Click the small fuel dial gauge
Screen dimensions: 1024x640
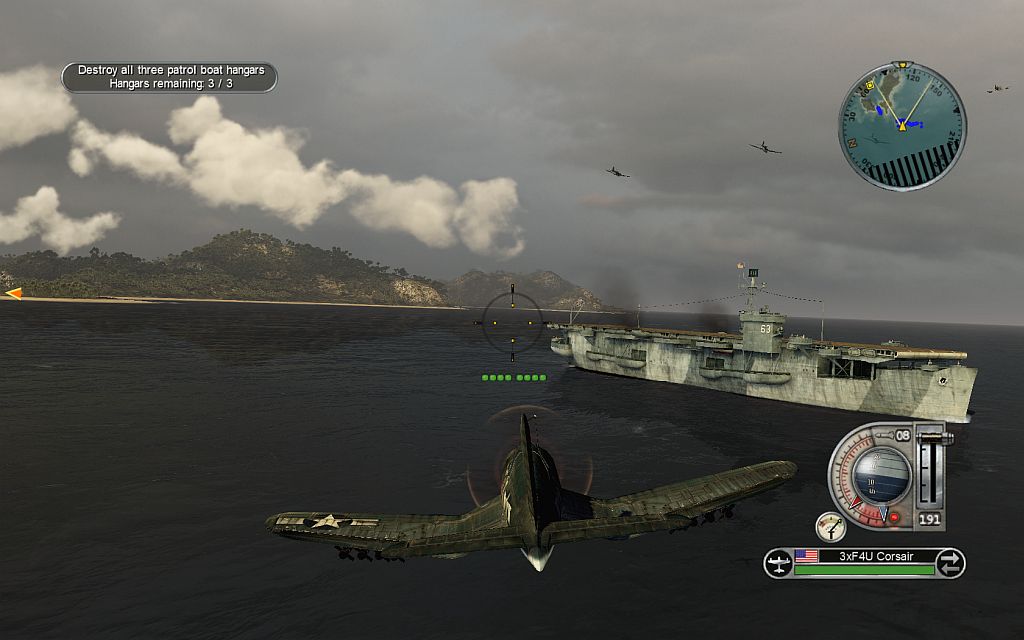pyautogui.click(x=830, y=526)
